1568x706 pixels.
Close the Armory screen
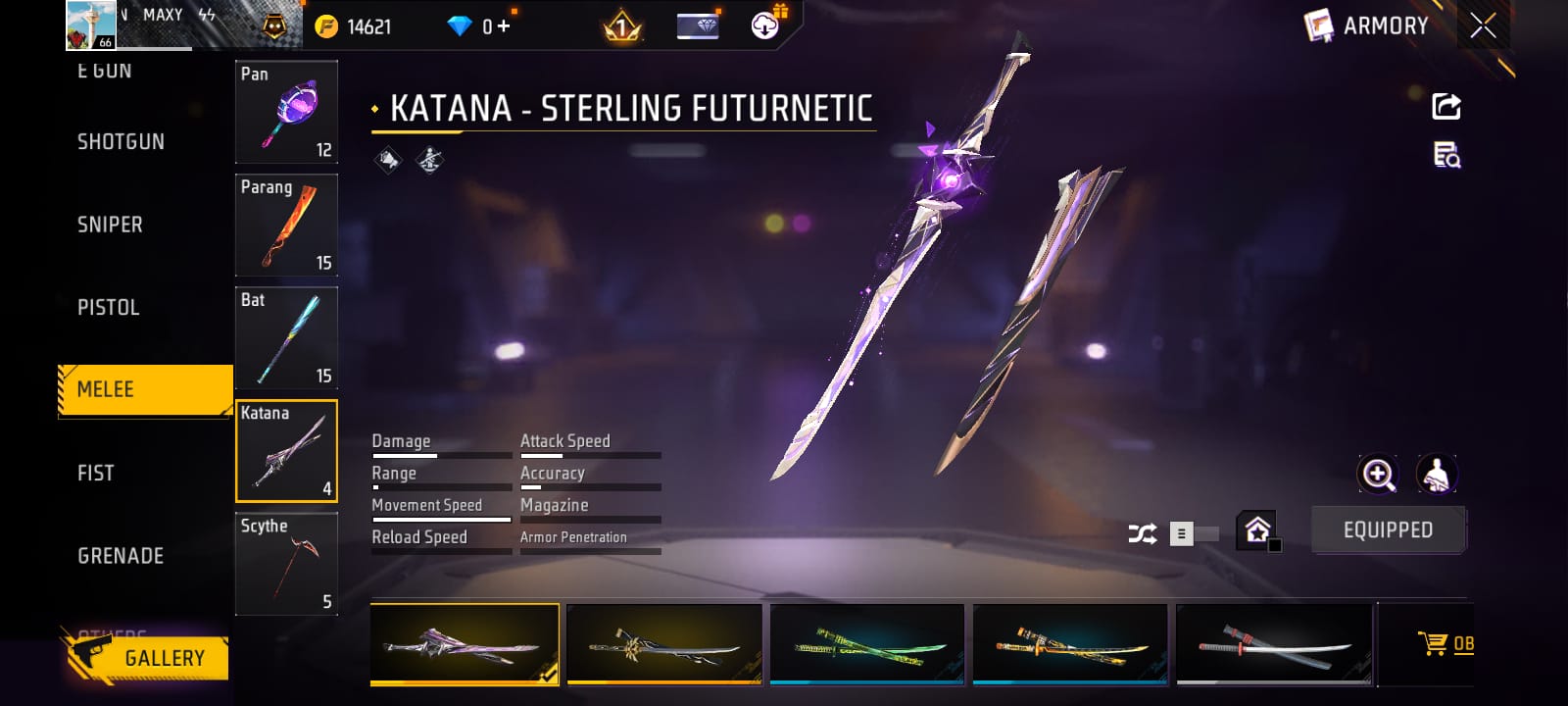1483,25
